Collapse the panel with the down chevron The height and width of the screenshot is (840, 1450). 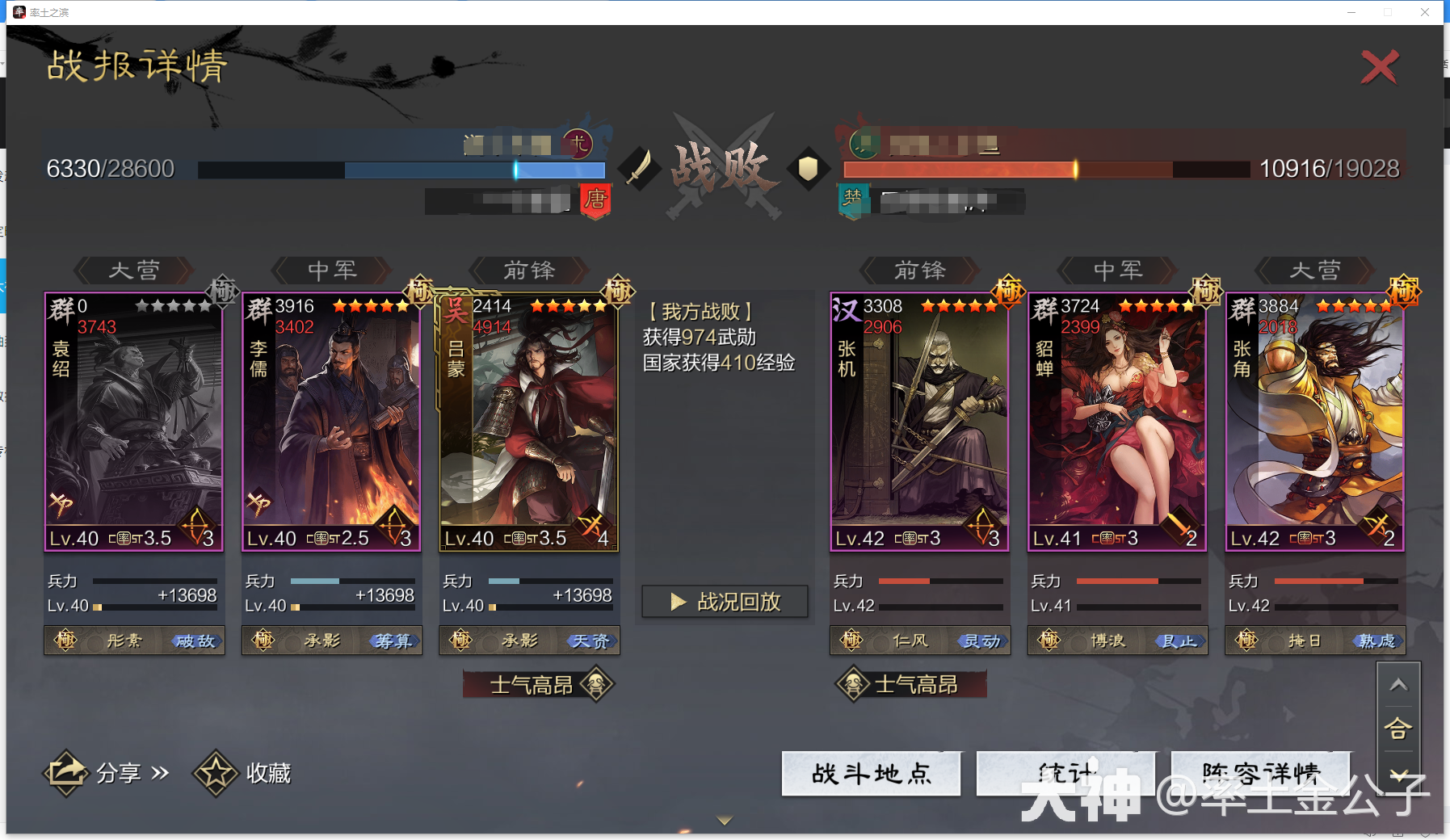pyautogui.click(x=1400, y=773)
